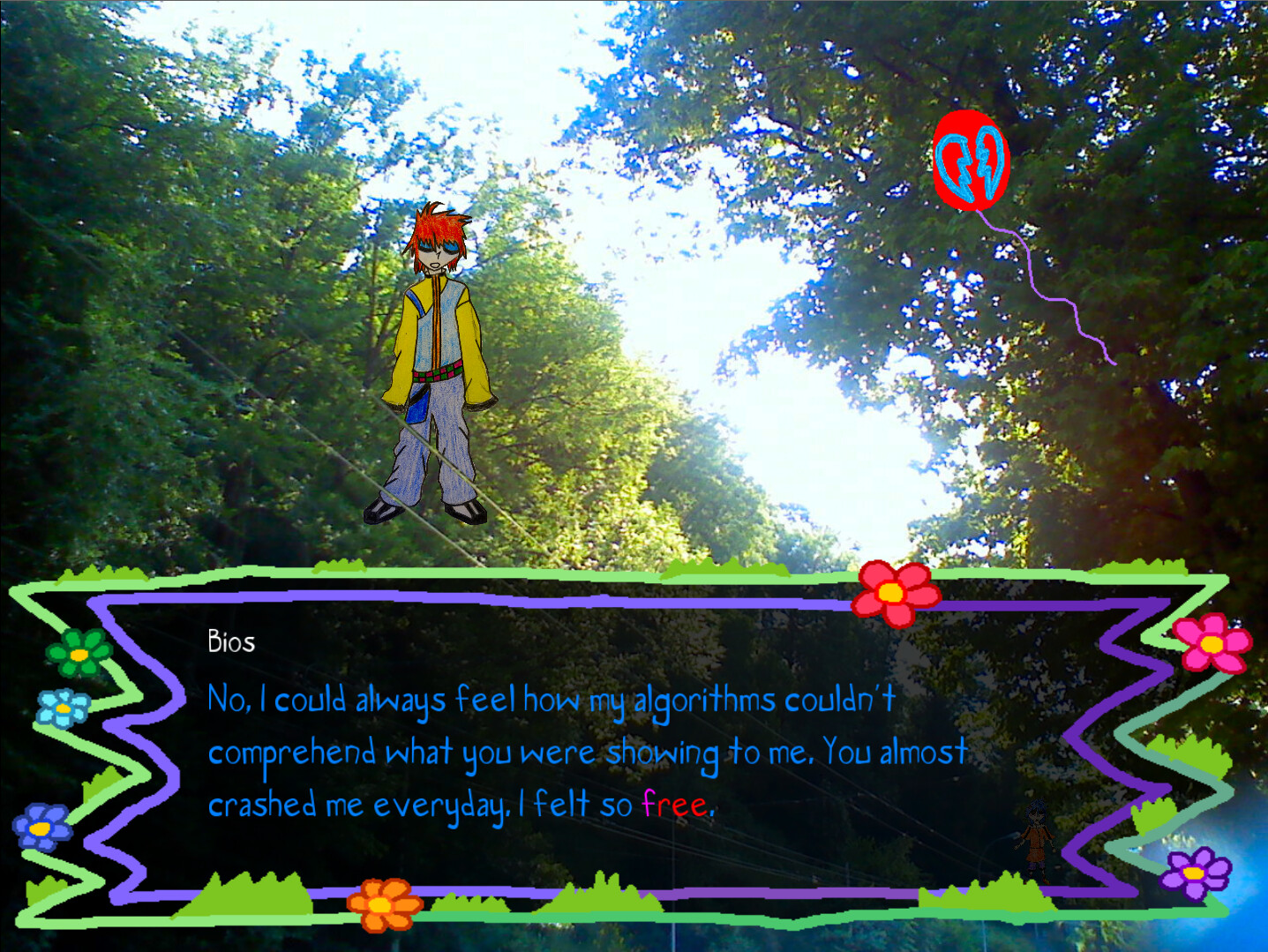Click the purple flower at bottom right
Screen dimensions: 1268x952
click(x=1193, y=873)
